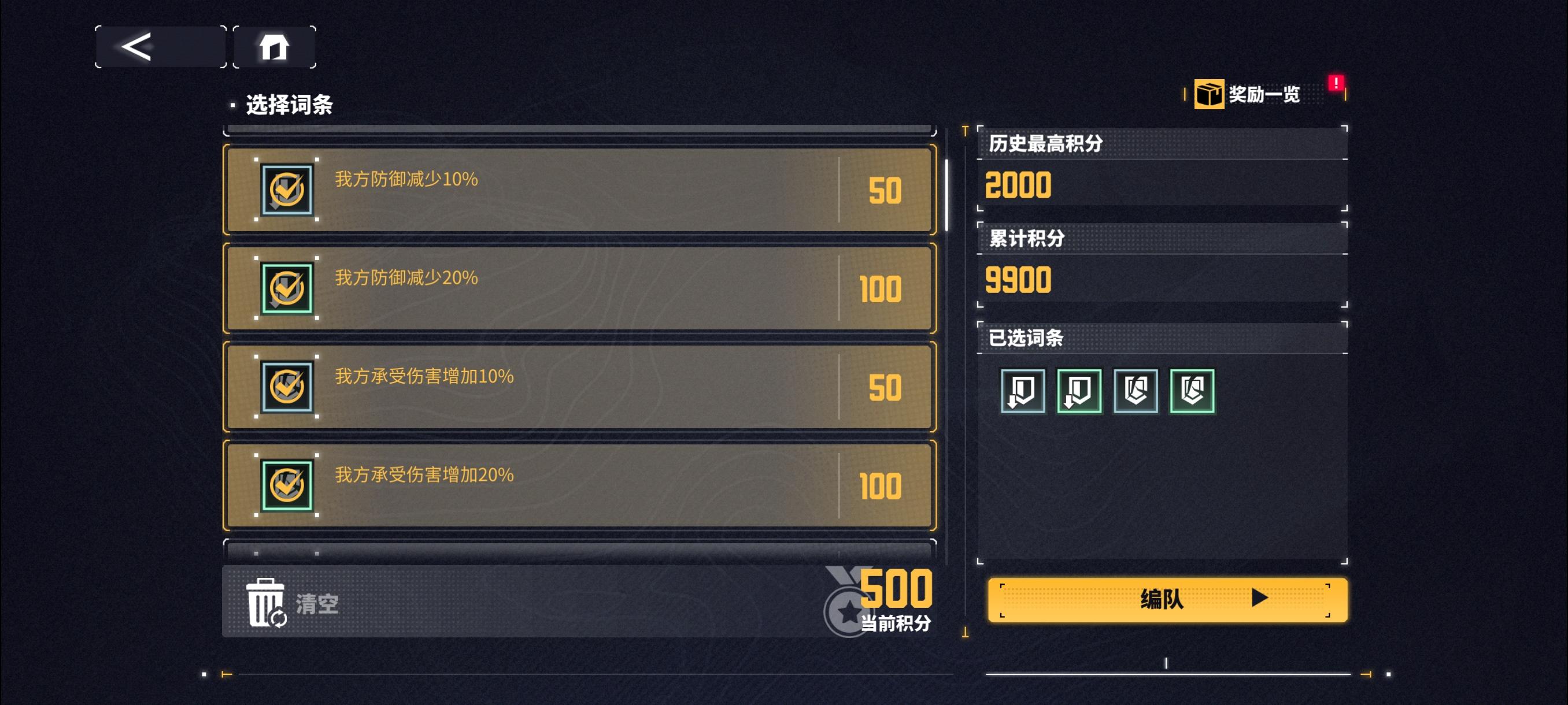Viewport: 1568px width, 705px height.
Task: Toggle the 我方防御减少20% modifier entry
Action: (x=578, y=289)
